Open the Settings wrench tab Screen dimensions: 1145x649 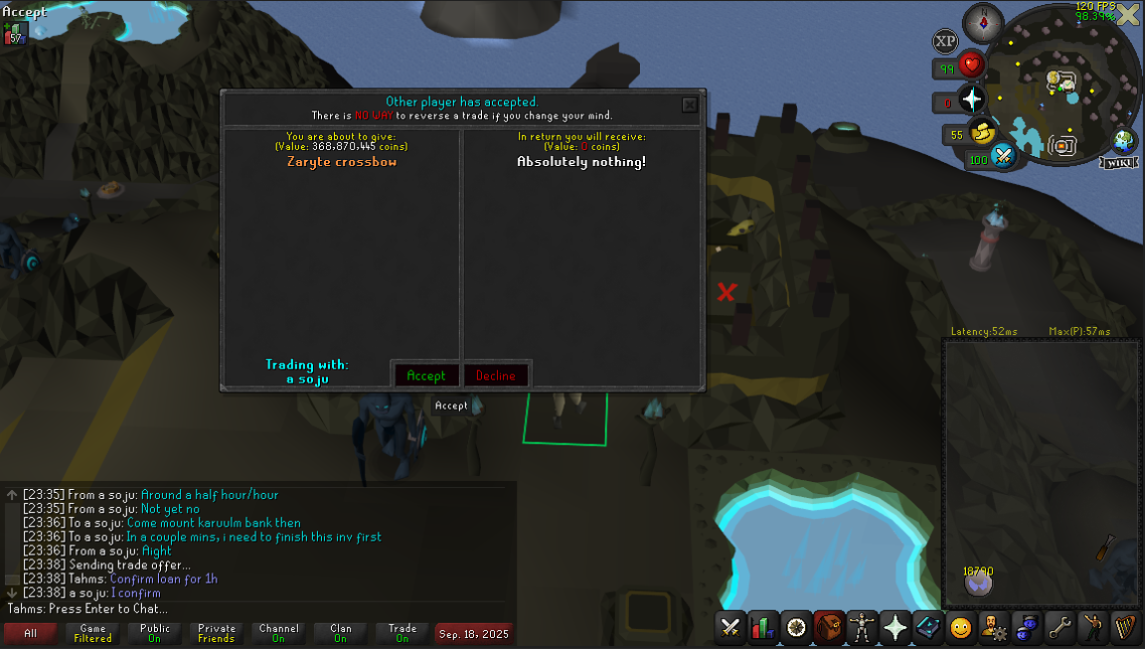coord(1059,627)
